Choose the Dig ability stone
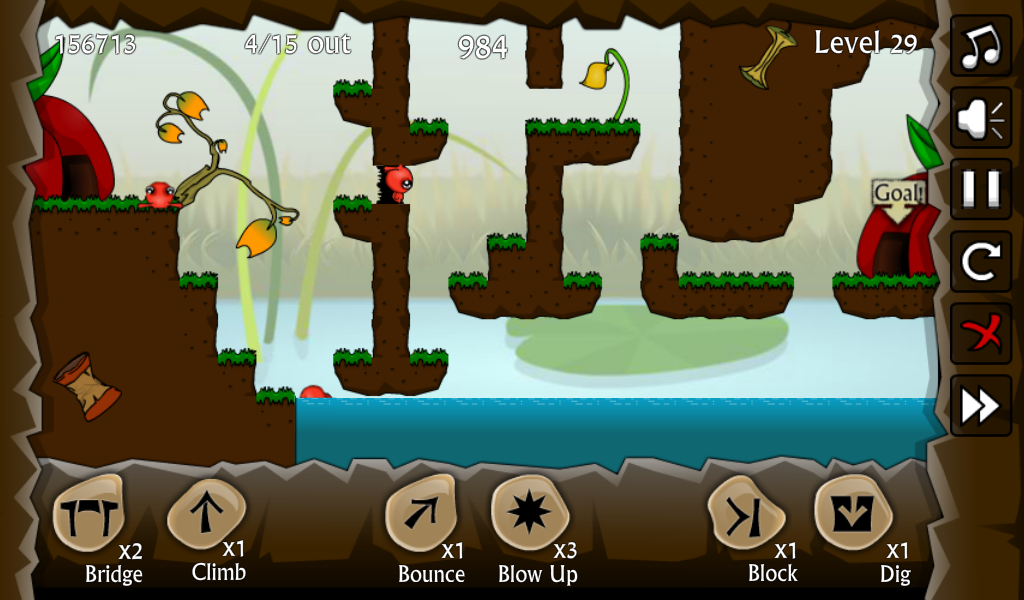Image resolution: width=1024 pixels, height=600 pixels. (853, 513)
